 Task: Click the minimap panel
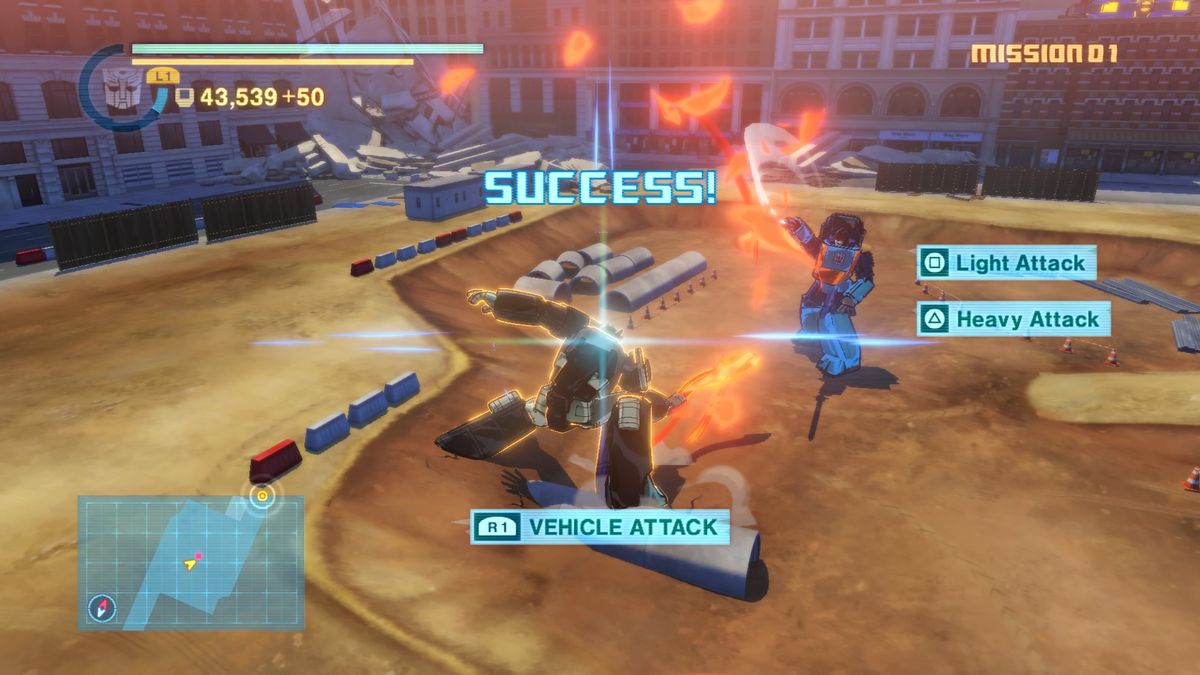point(190,562)
